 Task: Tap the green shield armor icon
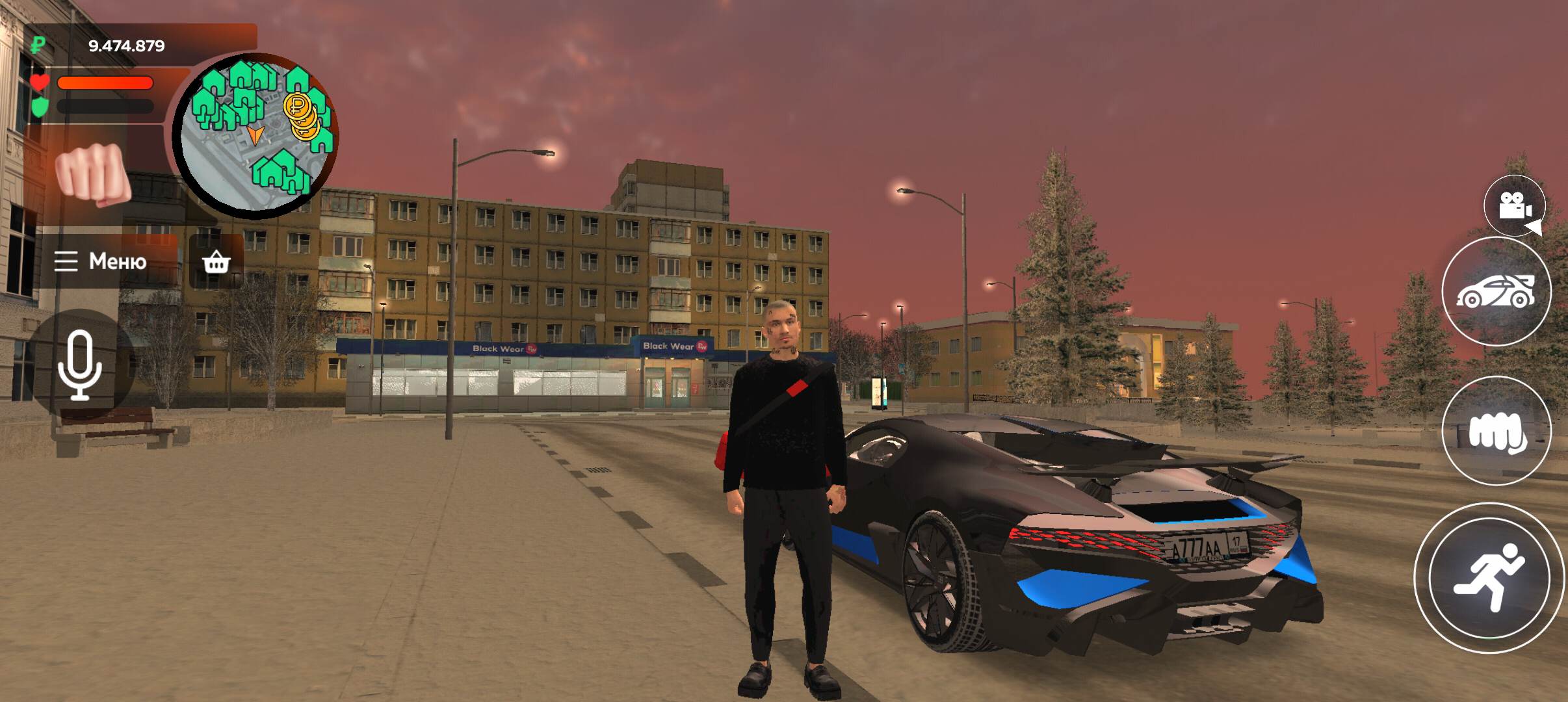click(40, 106)
